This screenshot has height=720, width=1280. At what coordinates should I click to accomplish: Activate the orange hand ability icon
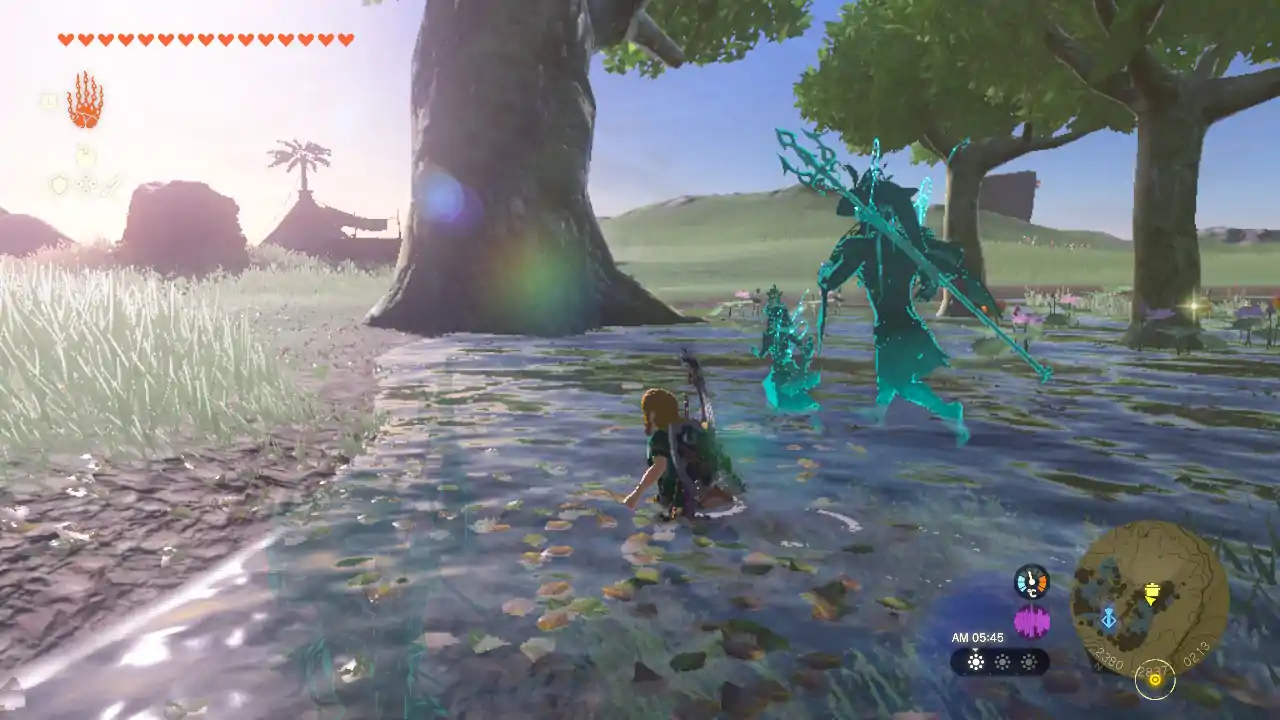(85, 100)
